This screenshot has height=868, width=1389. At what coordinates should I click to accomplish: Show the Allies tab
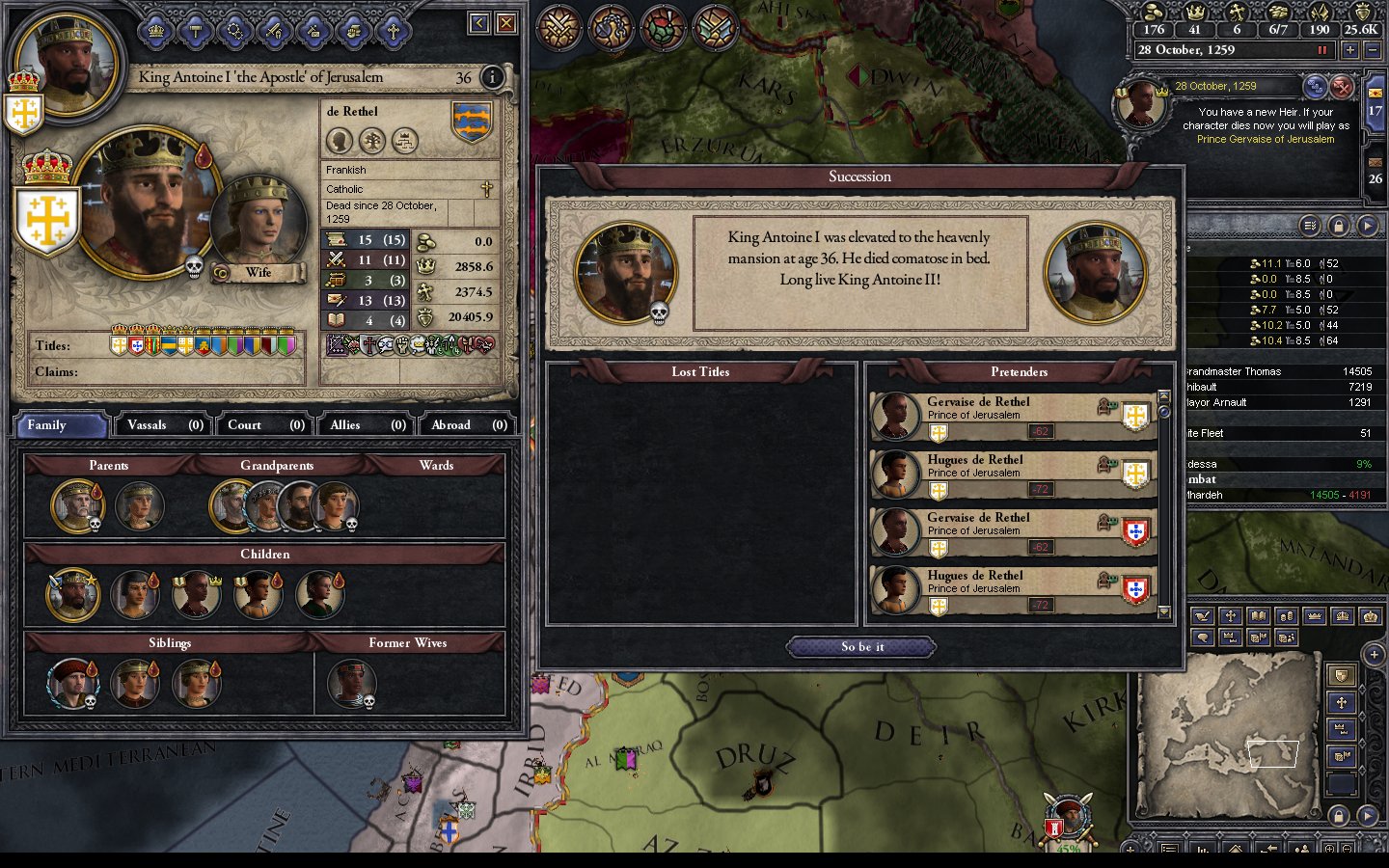[367, 425]
